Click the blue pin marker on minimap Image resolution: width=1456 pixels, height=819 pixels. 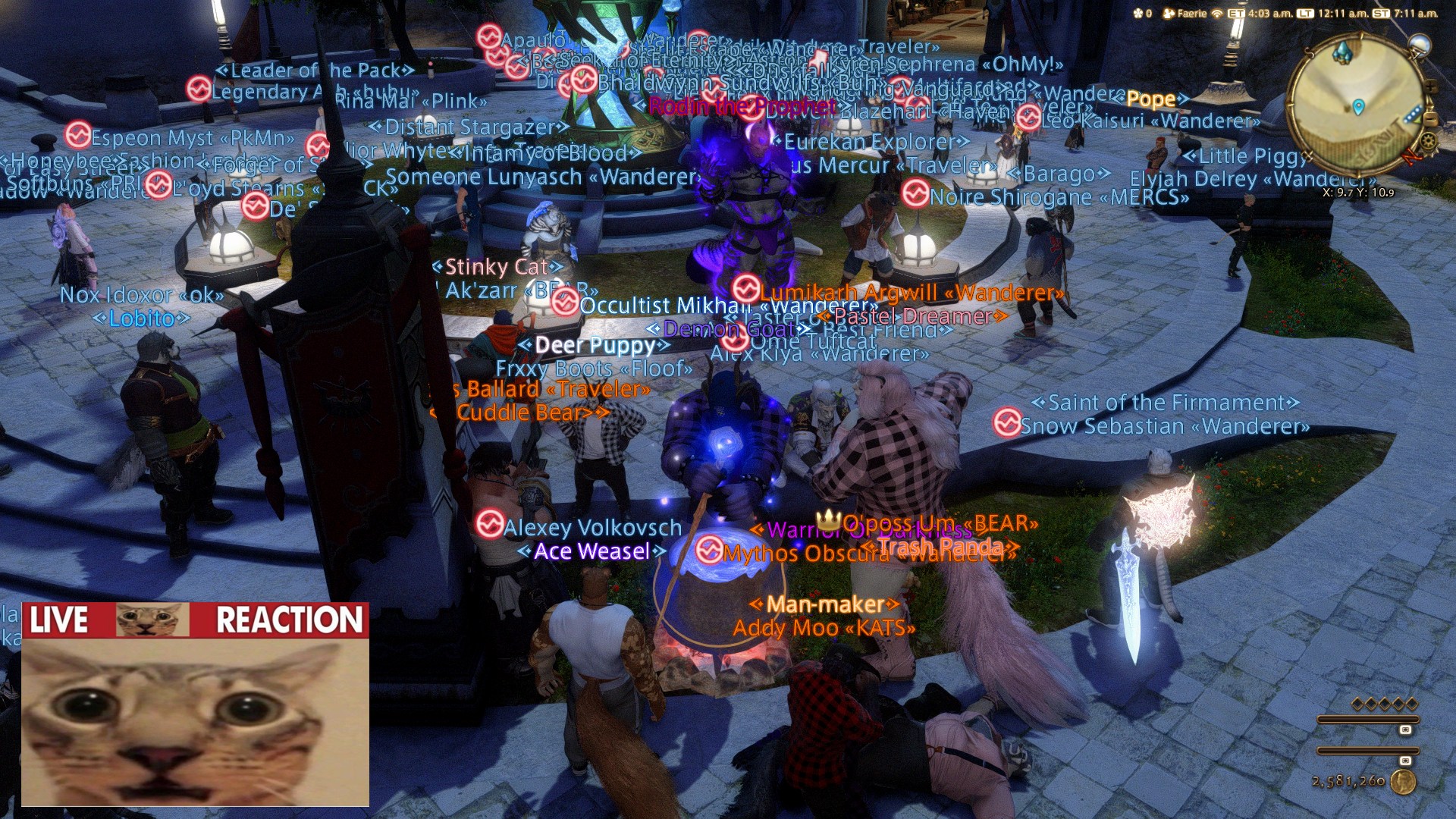point(1359,107)
